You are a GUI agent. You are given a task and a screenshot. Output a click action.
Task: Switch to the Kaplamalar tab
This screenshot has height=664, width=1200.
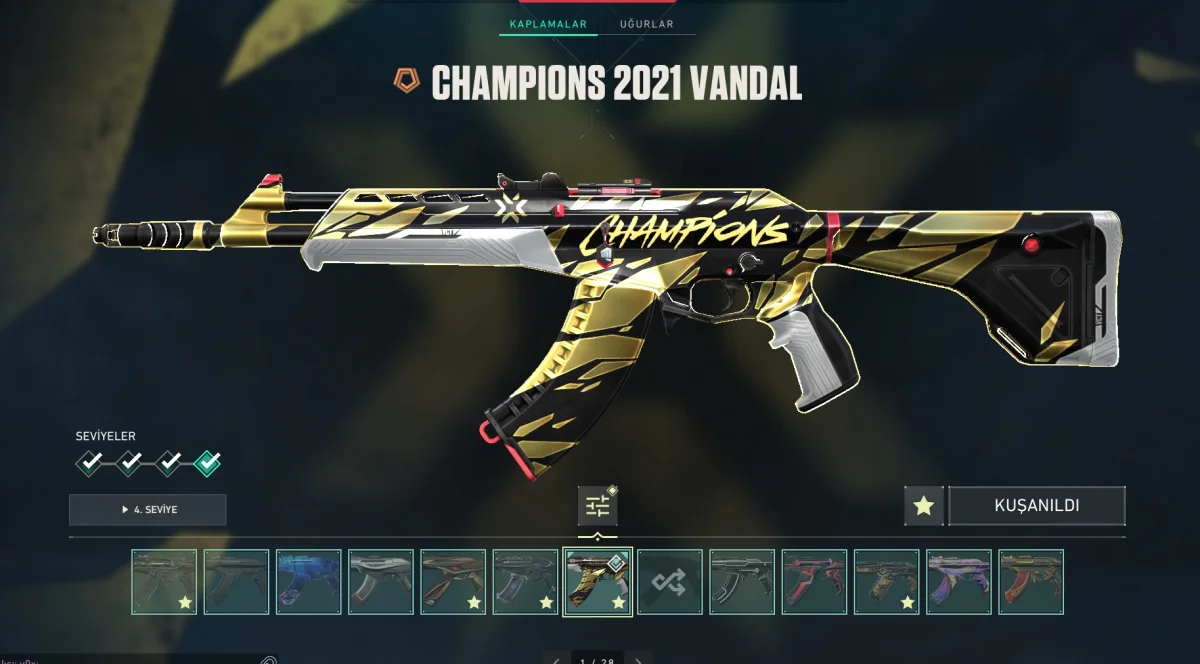pos(548,24)
